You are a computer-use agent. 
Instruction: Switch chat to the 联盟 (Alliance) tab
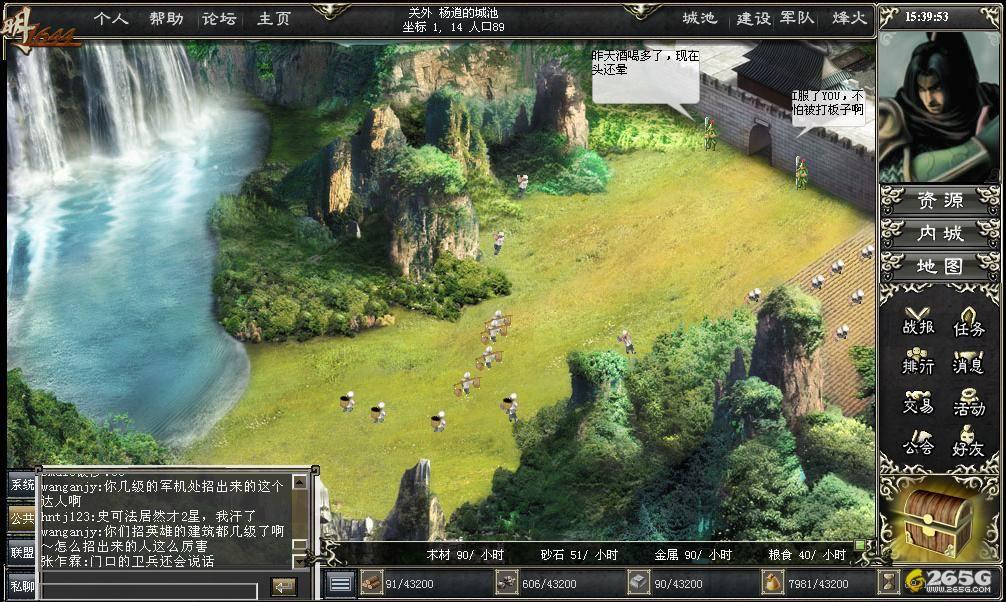pyautogui.click(x=21, y=552)
